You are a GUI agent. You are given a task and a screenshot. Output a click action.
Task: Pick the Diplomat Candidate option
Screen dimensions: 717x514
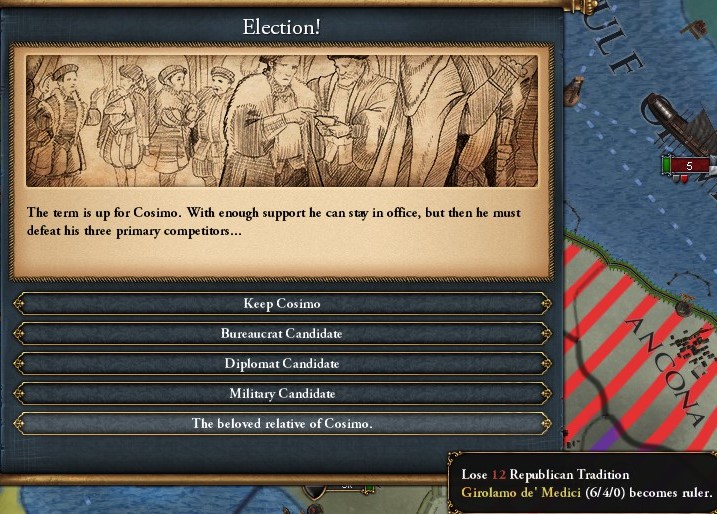click(x=282, y=363)
